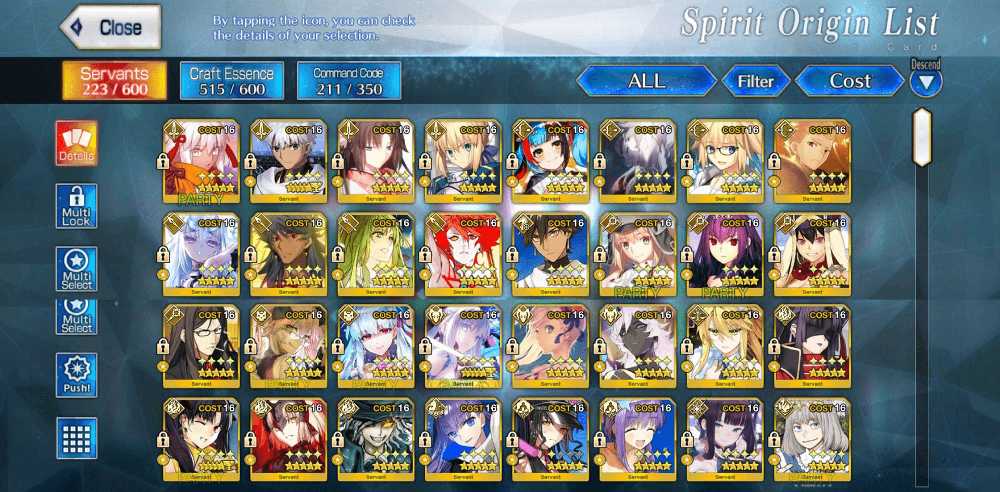Show the Command Code tab
This screenshot has height=492, width=1000.
[349, 81]
